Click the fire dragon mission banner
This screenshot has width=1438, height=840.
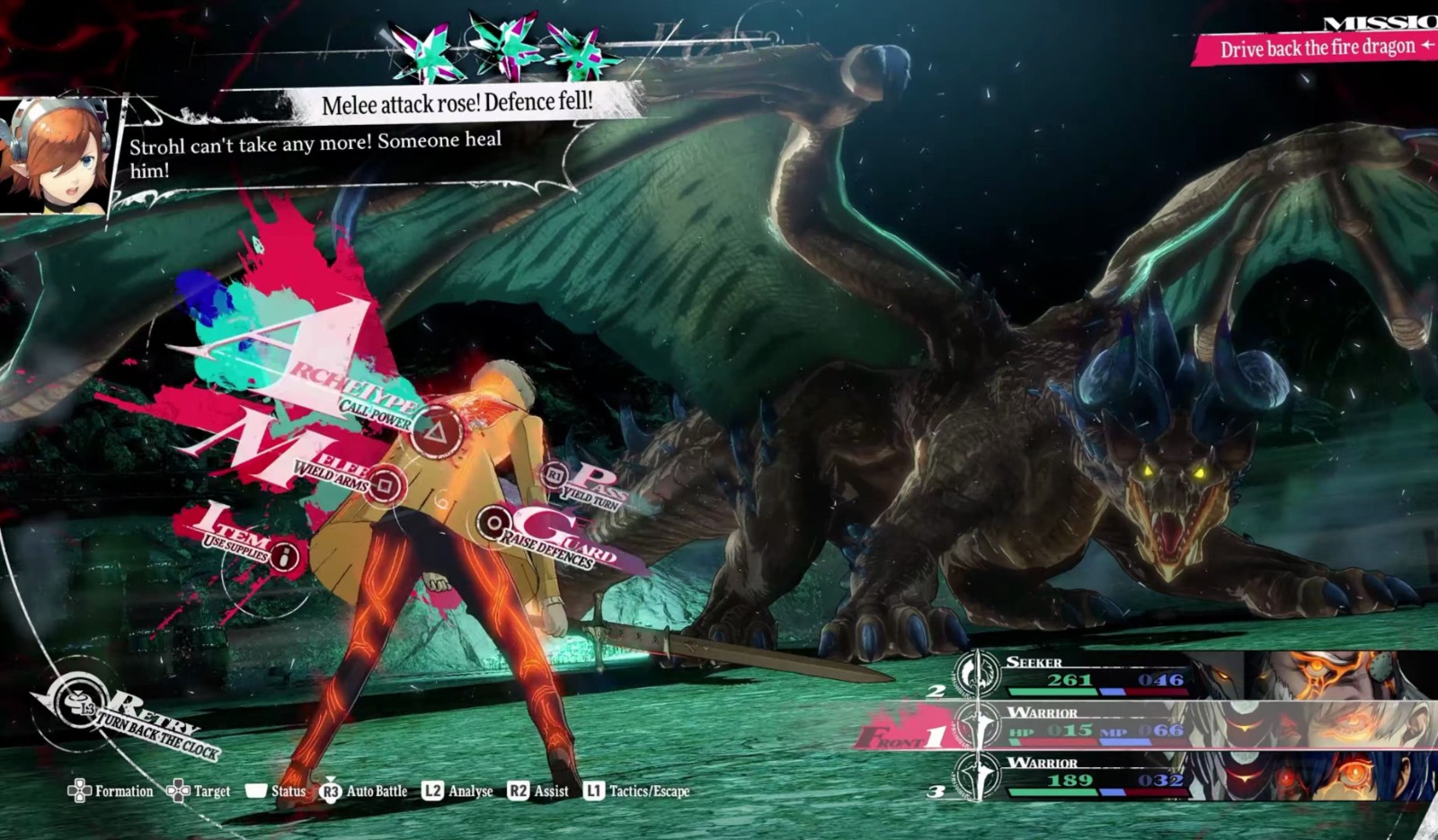[1316, 48]
